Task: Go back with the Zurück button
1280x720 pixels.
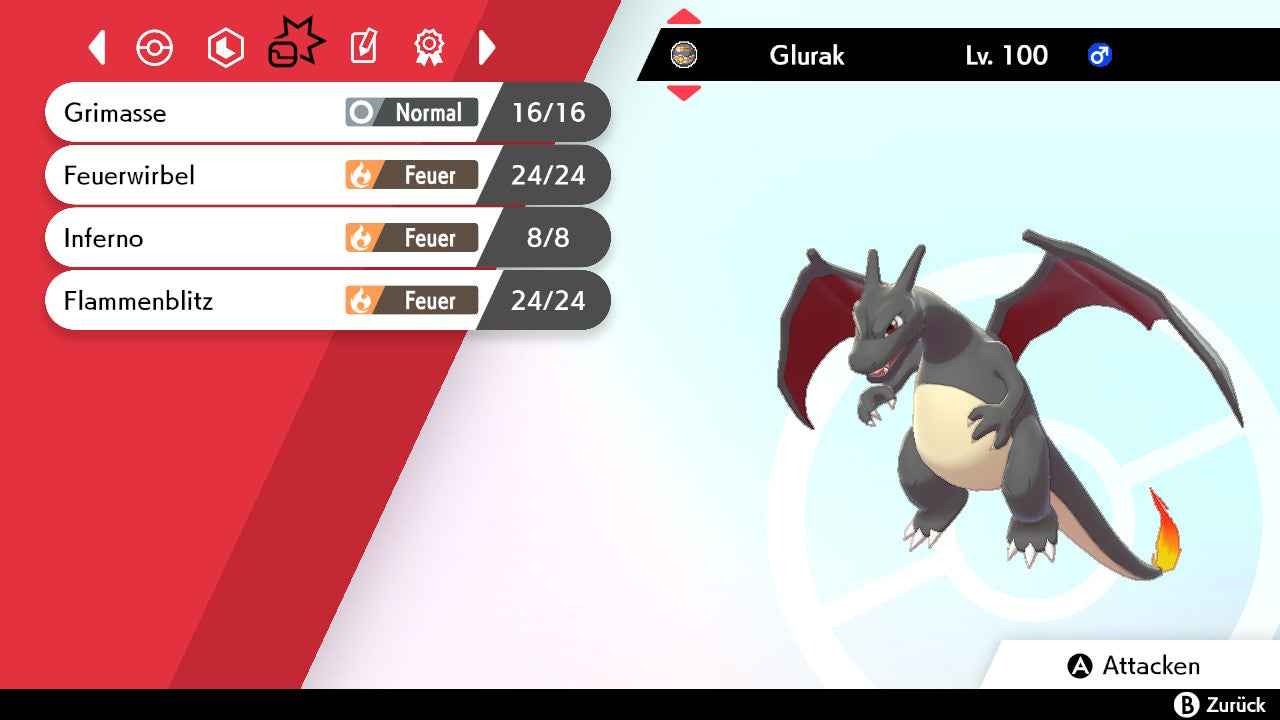Action: click(x=1219, y=705)
